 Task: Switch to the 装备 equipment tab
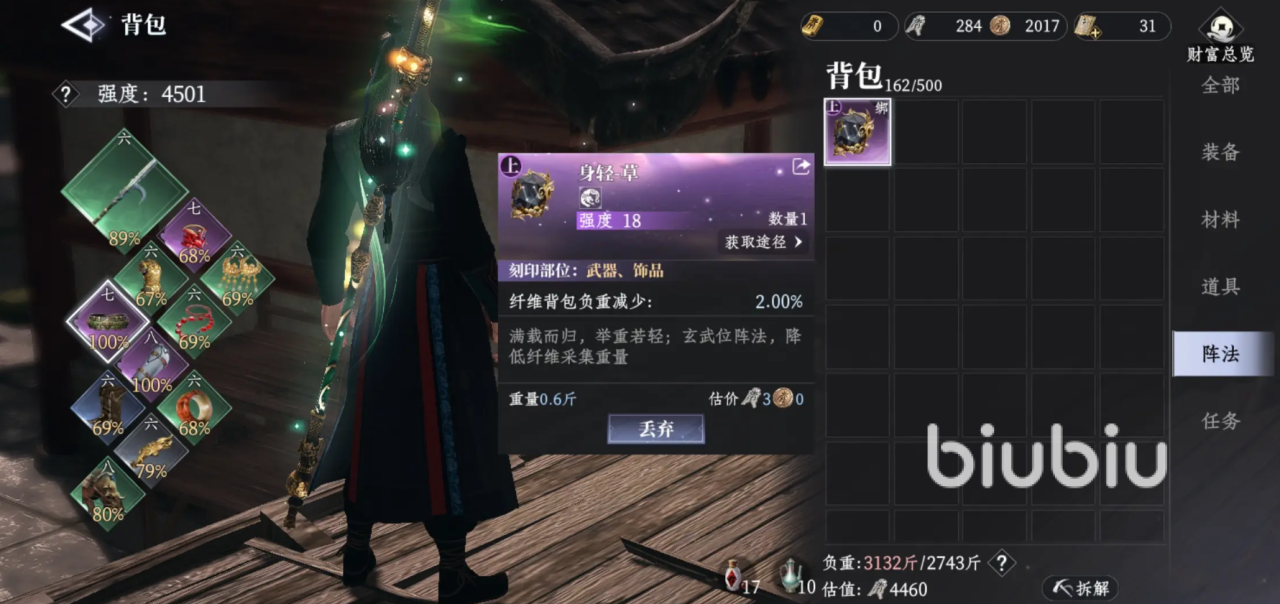click(1220, 152)
